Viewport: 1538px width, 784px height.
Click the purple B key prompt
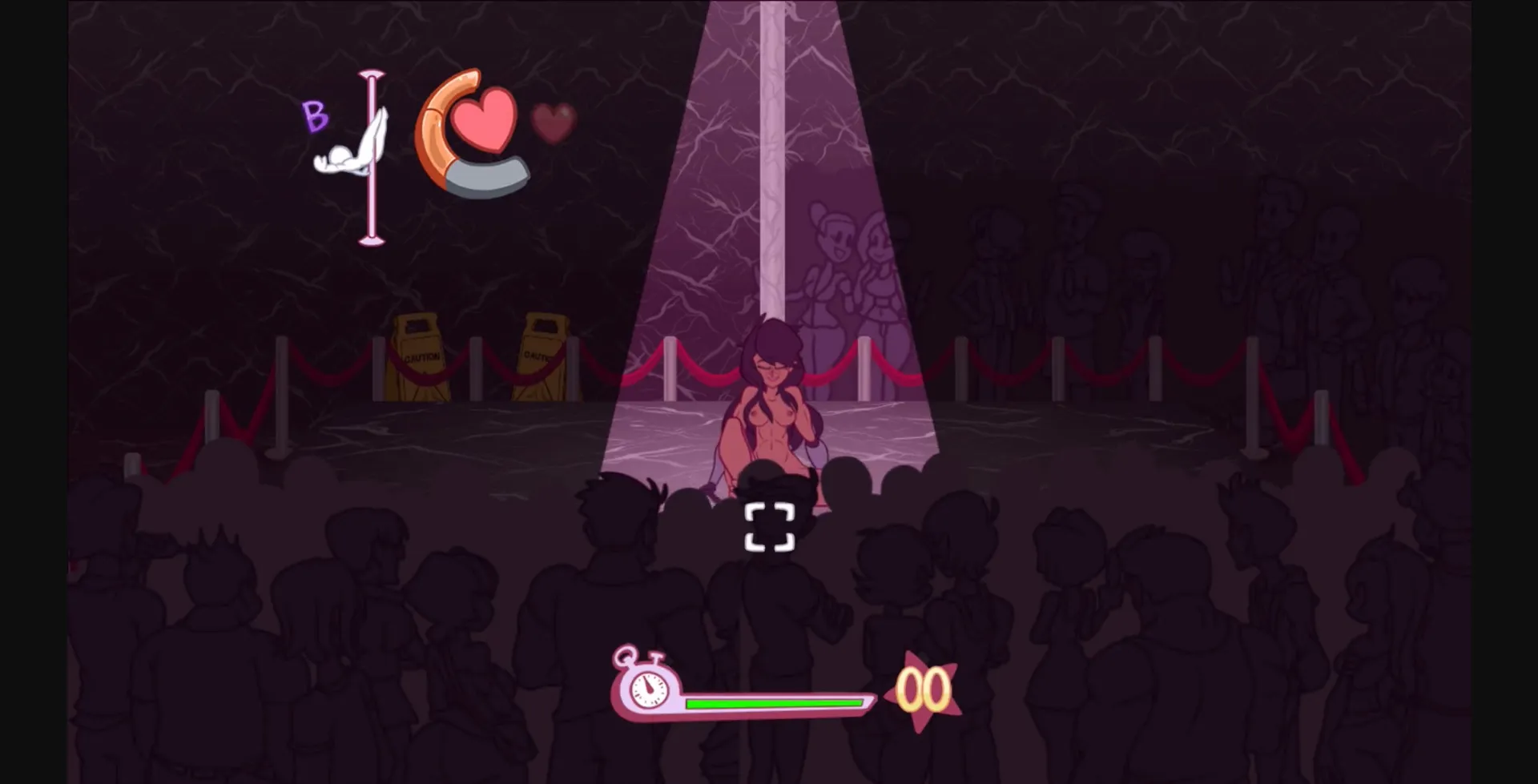(x=316, y=116)
